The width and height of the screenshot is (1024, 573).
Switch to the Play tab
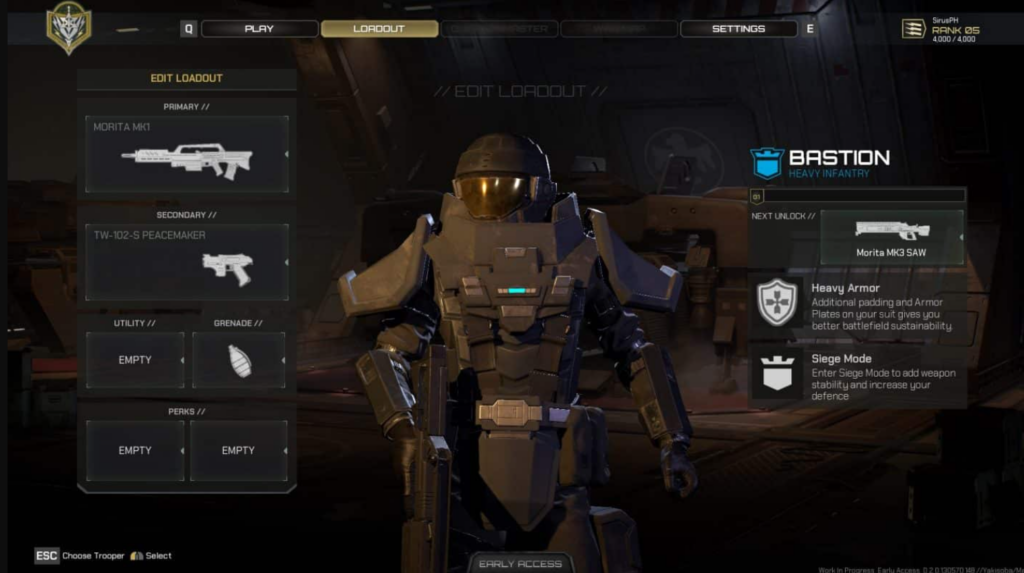(x=259, y=29)
